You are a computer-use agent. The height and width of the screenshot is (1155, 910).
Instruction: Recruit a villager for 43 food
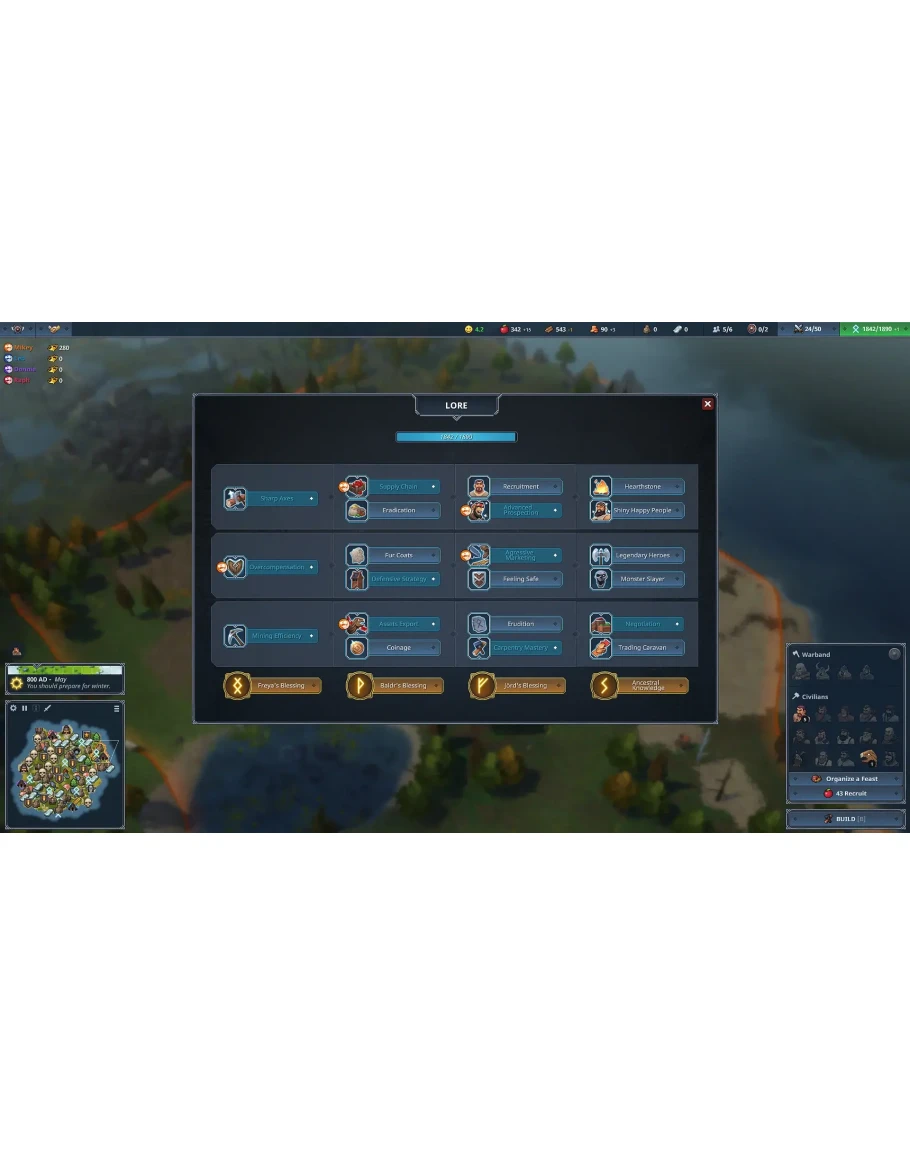click(847, 793)
